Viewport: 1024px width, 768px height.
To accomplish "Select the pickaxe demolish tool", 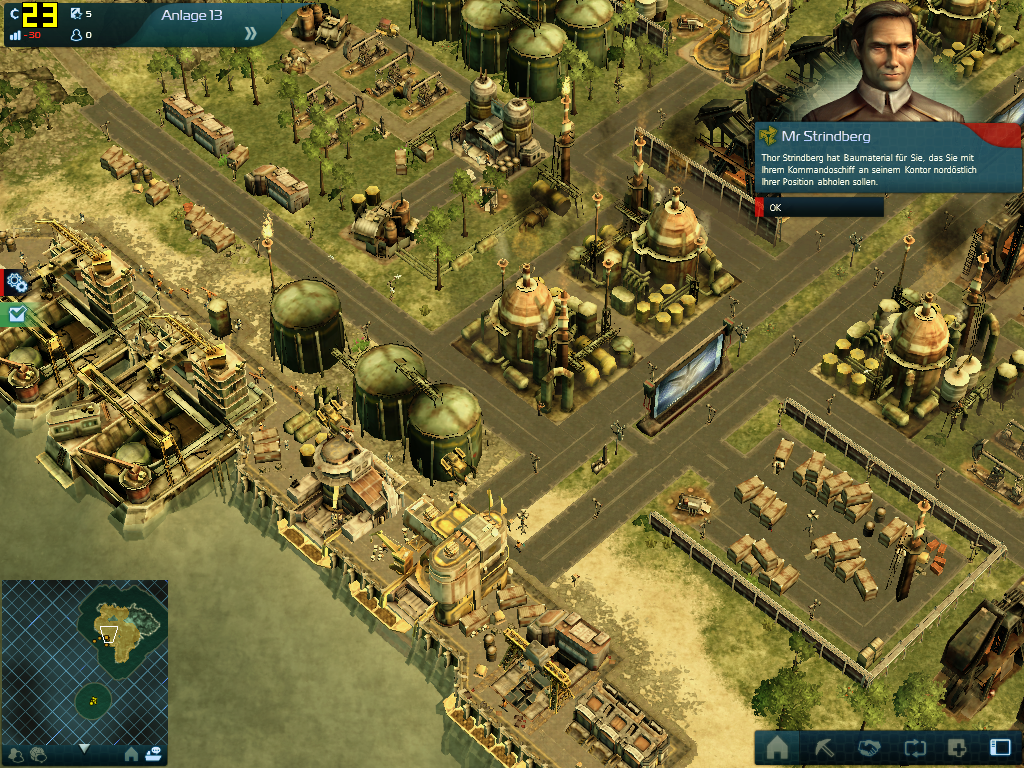I will (822, 748).
